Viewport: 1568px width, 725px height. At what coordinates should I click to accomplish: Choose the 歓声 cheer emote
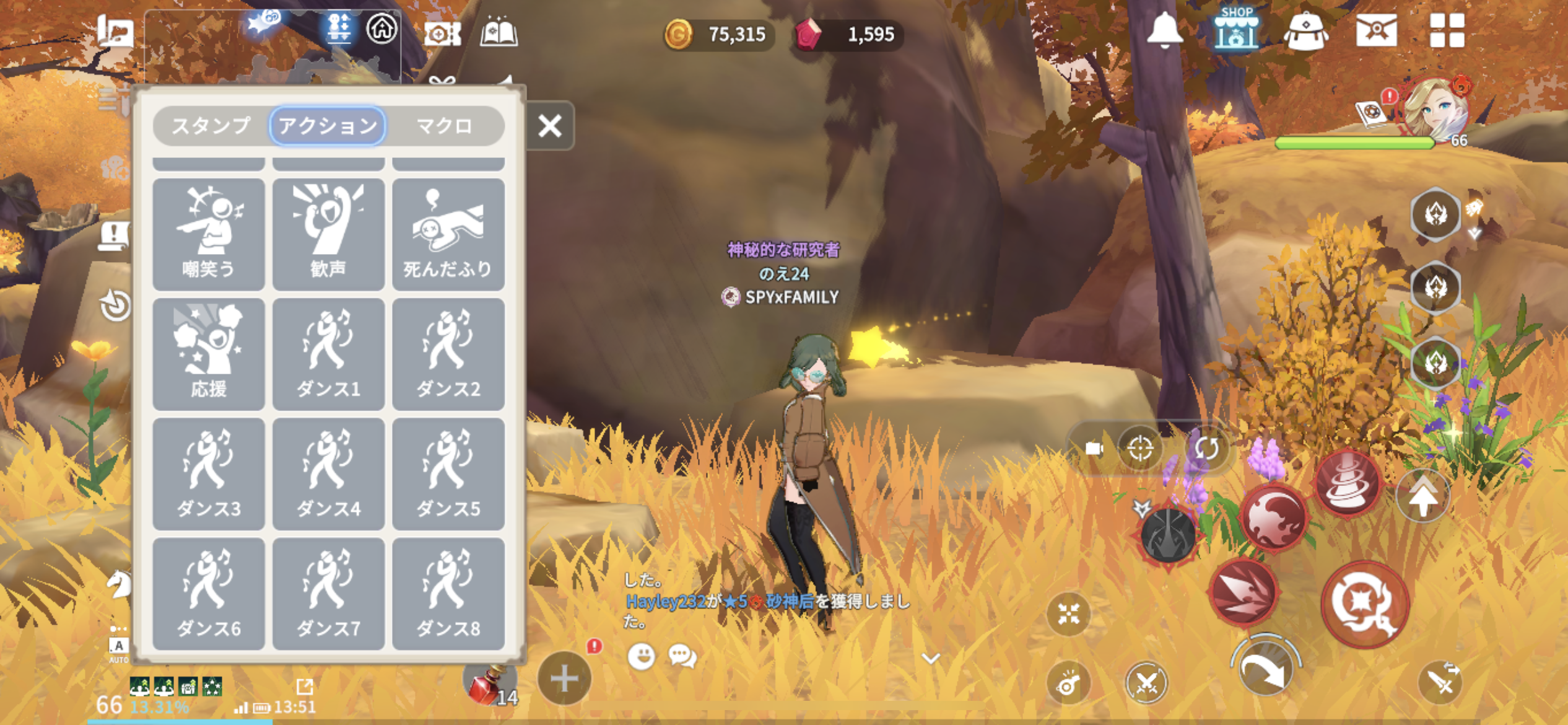coord(328,234)
